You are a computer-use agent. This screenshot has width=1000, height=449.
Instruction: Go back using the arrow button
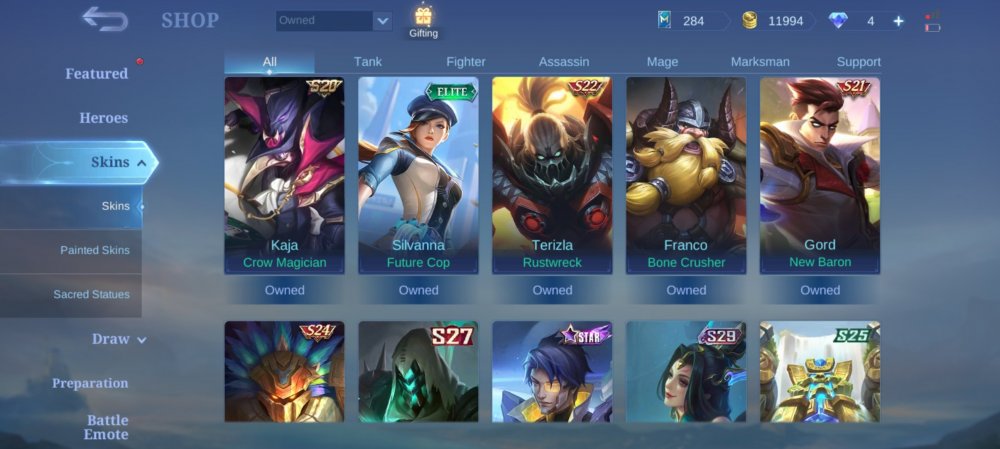tap(105, 19)
